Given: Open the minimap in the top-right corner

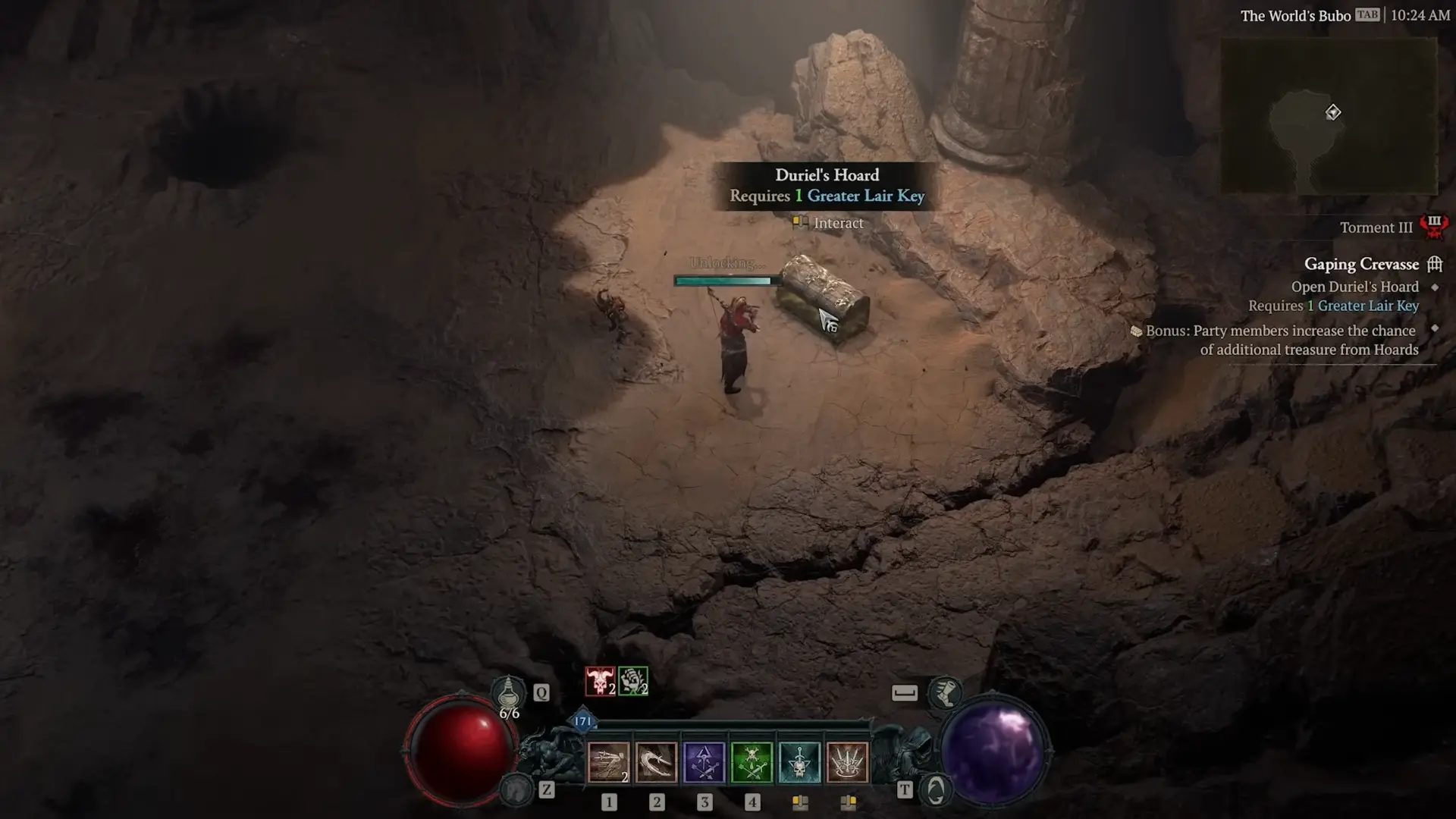Looking at the screenshot, I should click(x=1329, y=115).
